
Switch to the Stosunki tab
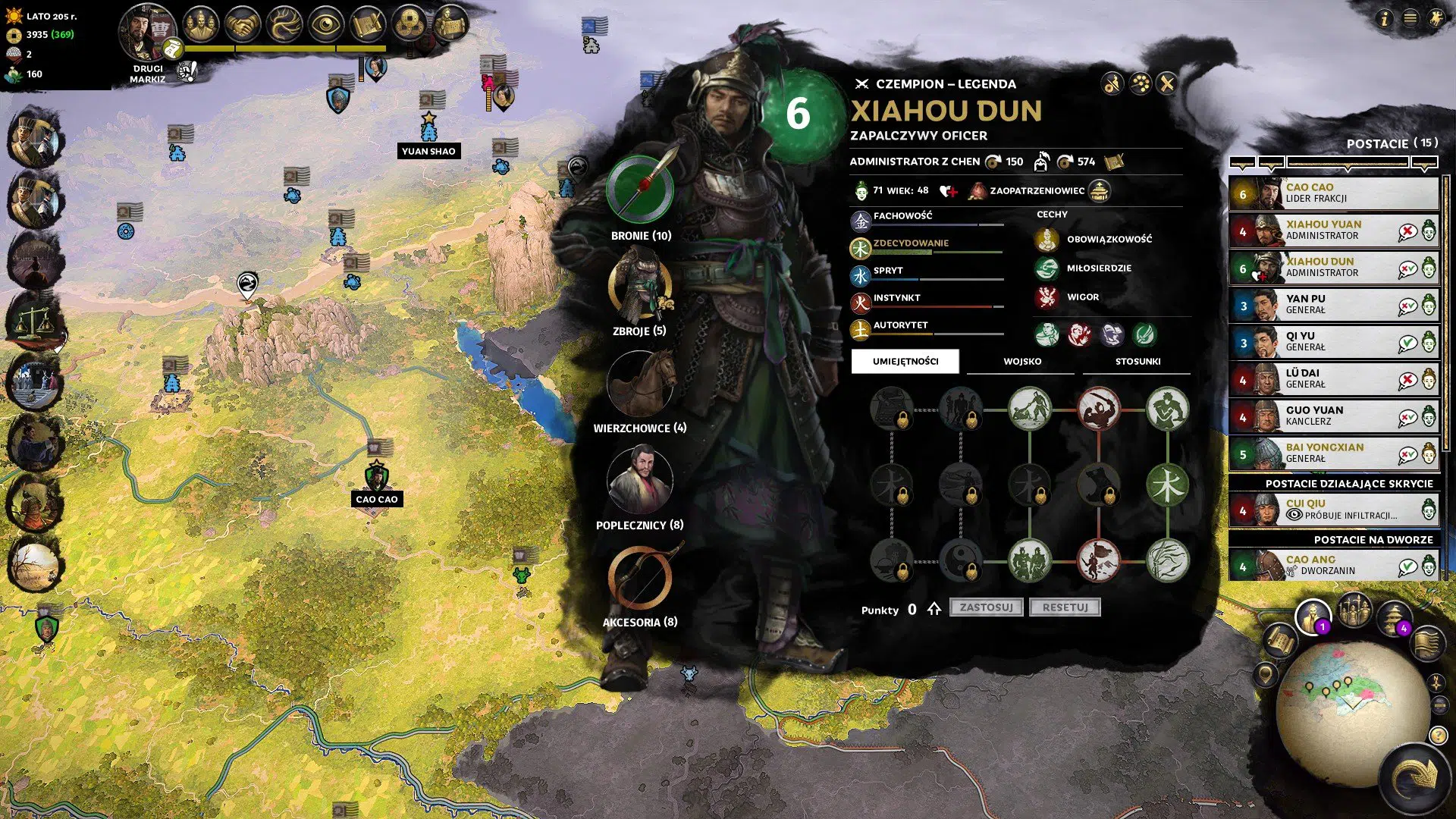click(x=1136, y=362)
